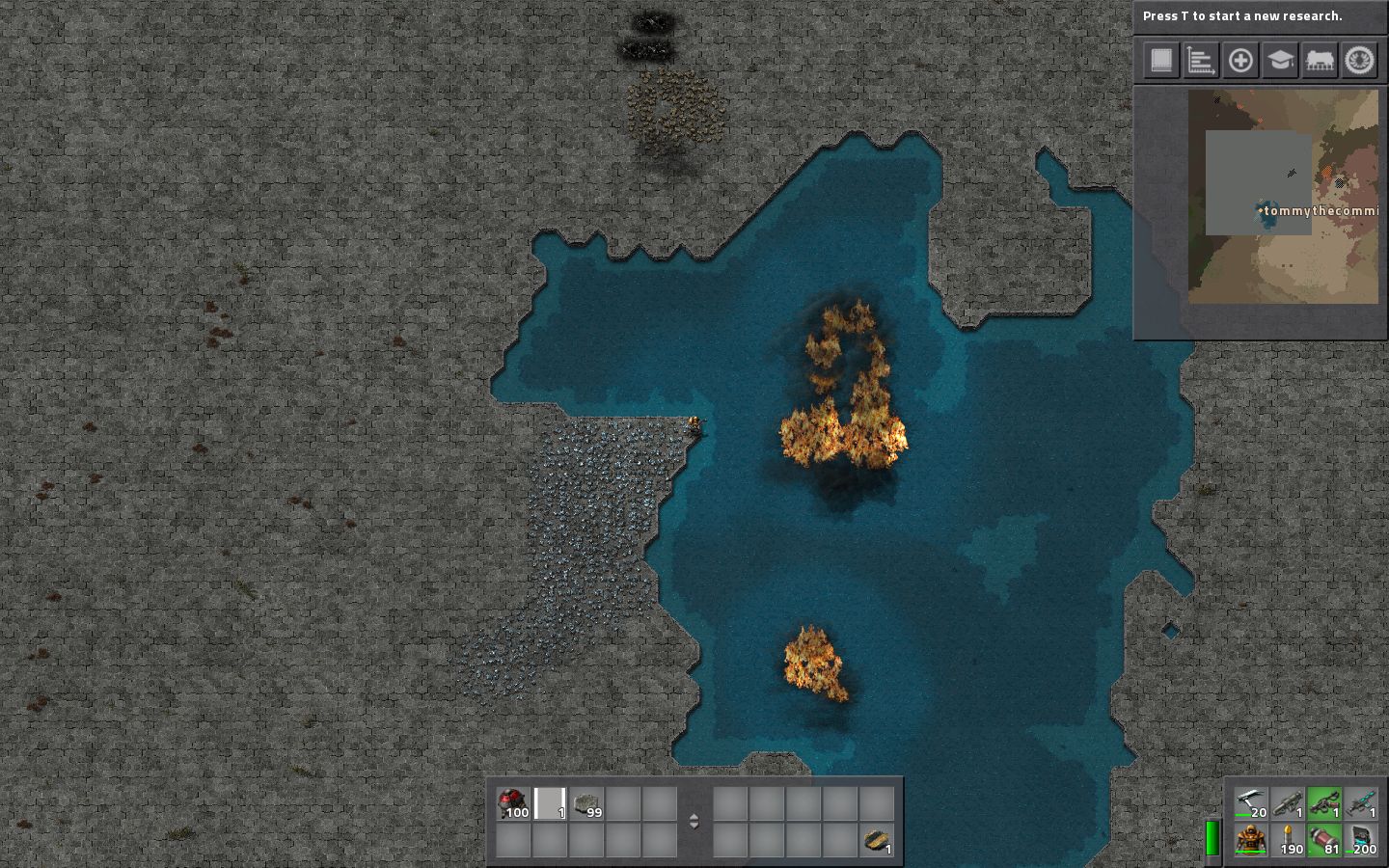Open the trains overview panel

(x=1319, y=60)
